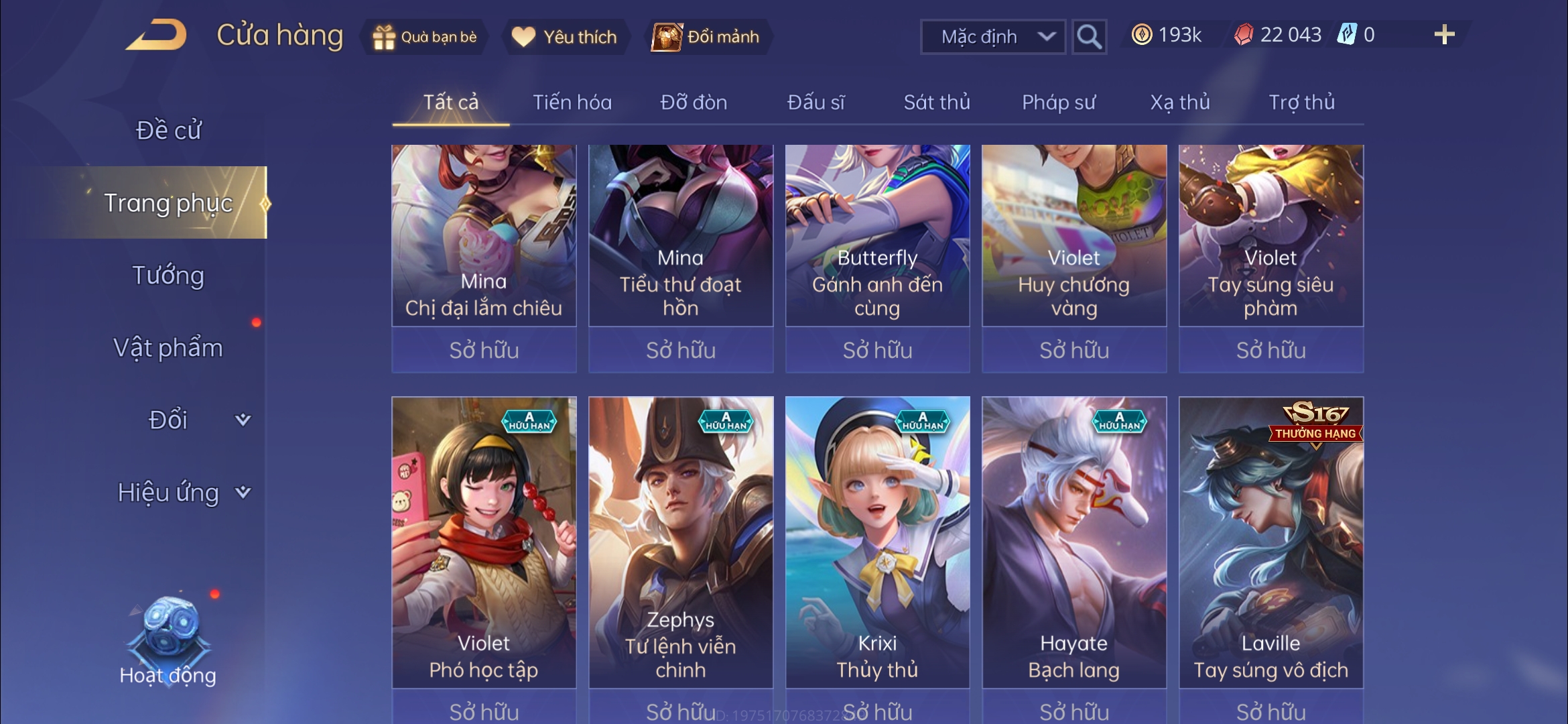This screenshot has width=1568, height=724.
Task: Go back using the golden arrow button
Action: [x=156, y=36]
